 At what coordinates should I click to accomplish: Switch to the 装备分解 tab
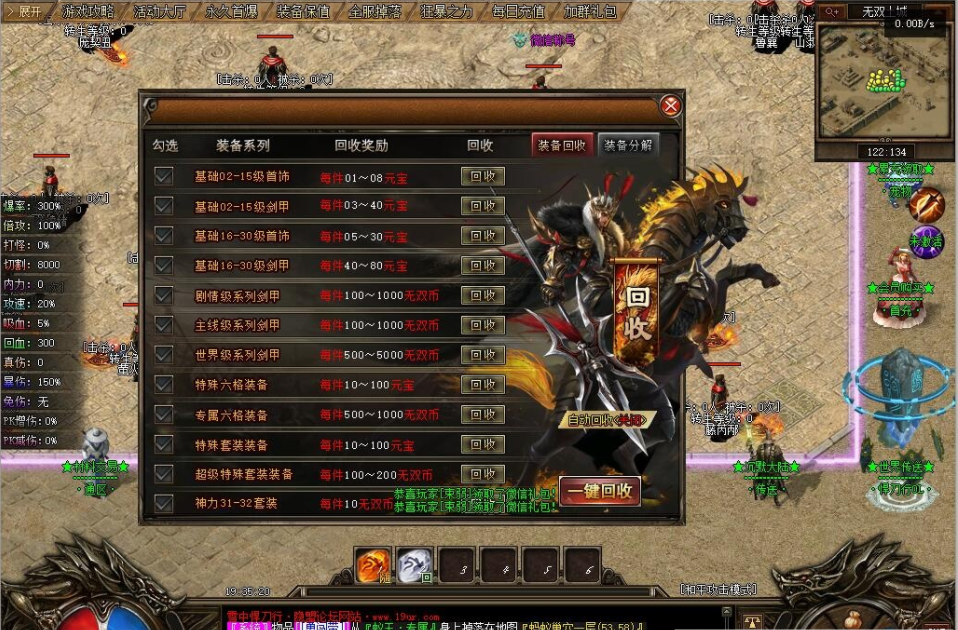tap(628, 145)
